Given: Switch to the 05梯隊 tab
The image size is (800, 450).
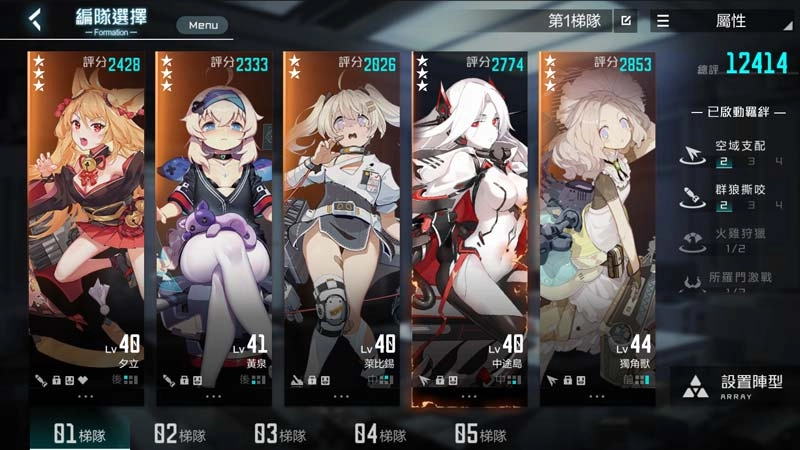Looking at the screenshot, I should coord(480,434).
